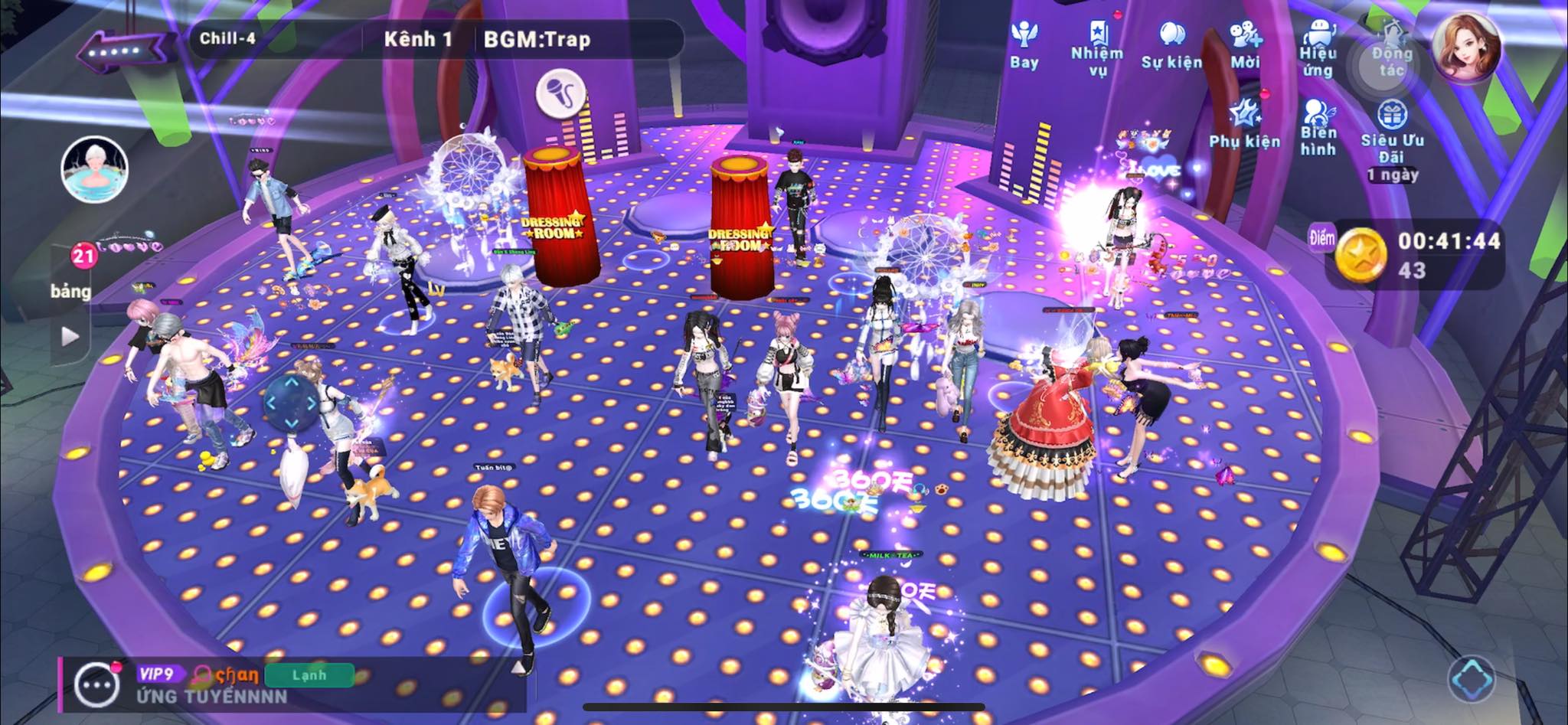
Task: Open the Nhiệm vụ quest menu
Action: (x=1097, y=48)
